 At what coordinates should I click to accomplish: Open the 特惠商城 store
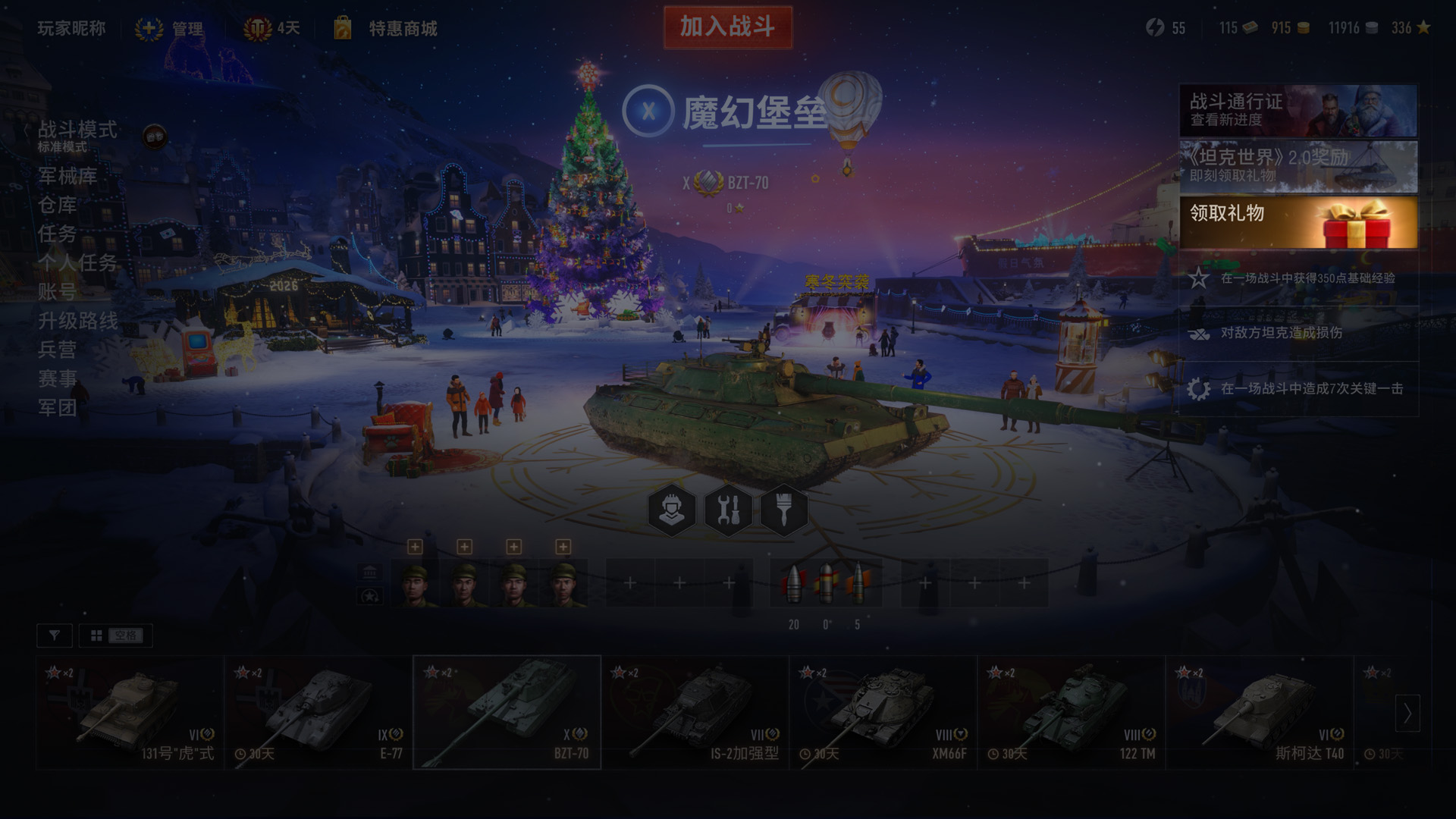click(x=402, y=29)
